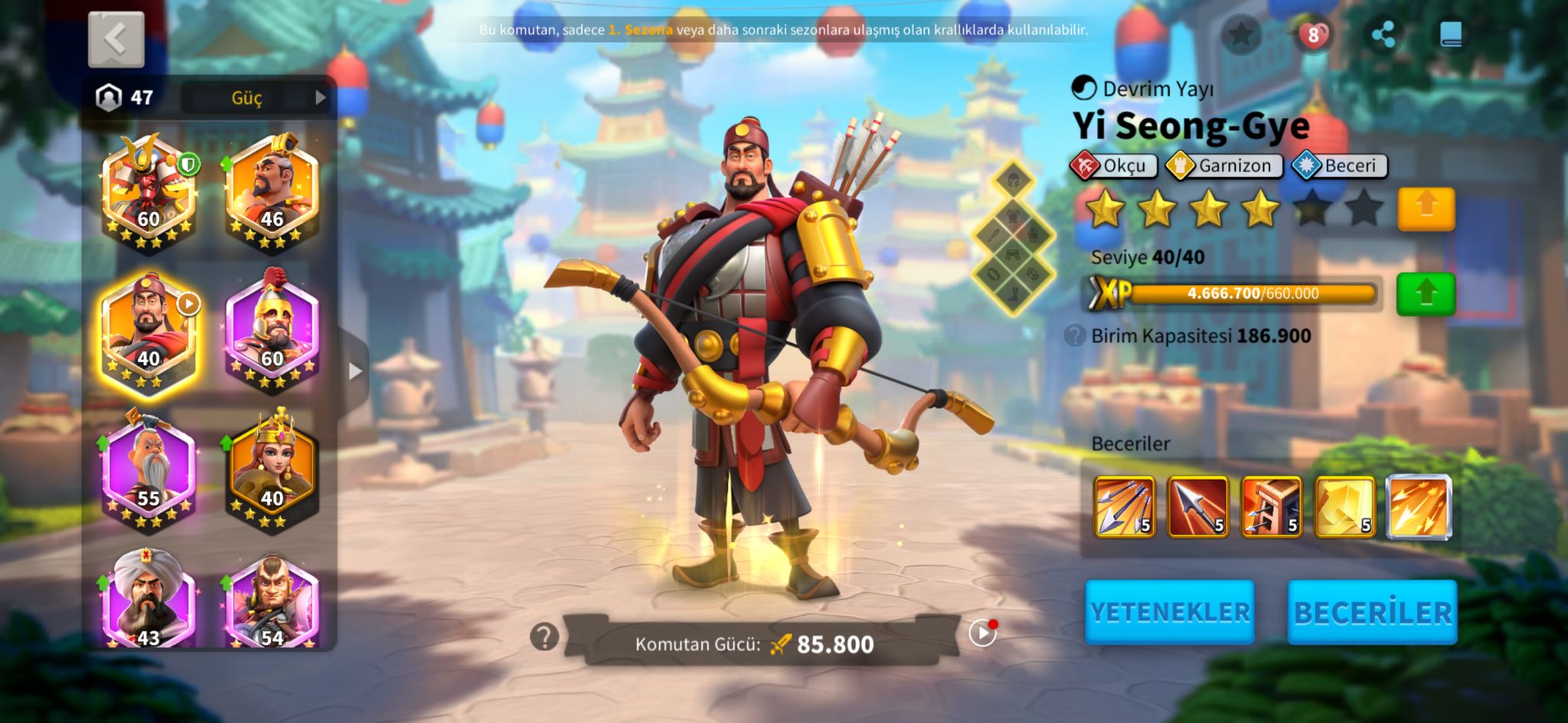Open the blue book guide icon

click(x=1450, y=34)
